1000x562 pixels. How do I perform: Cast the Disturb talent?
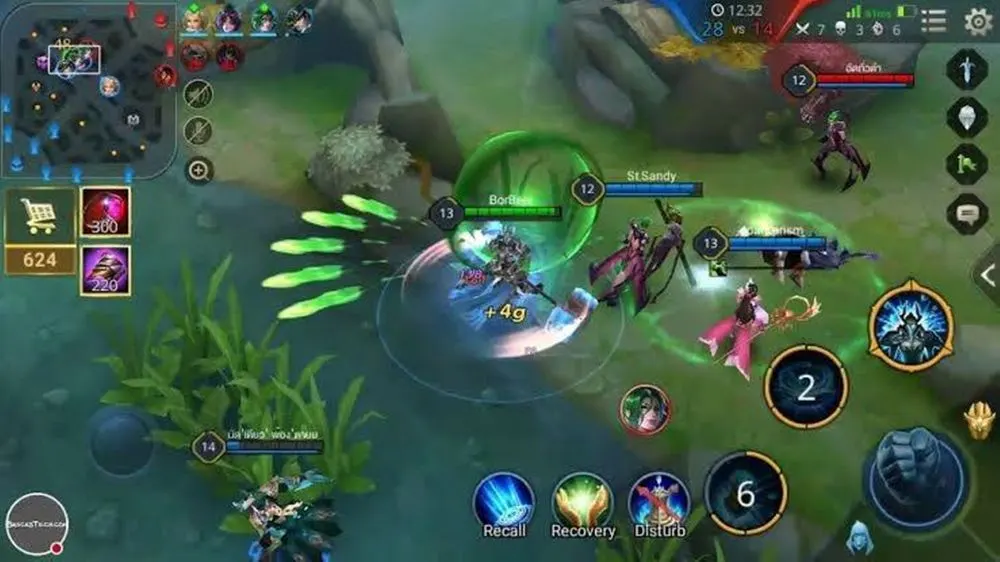click(x=660, y=500)
